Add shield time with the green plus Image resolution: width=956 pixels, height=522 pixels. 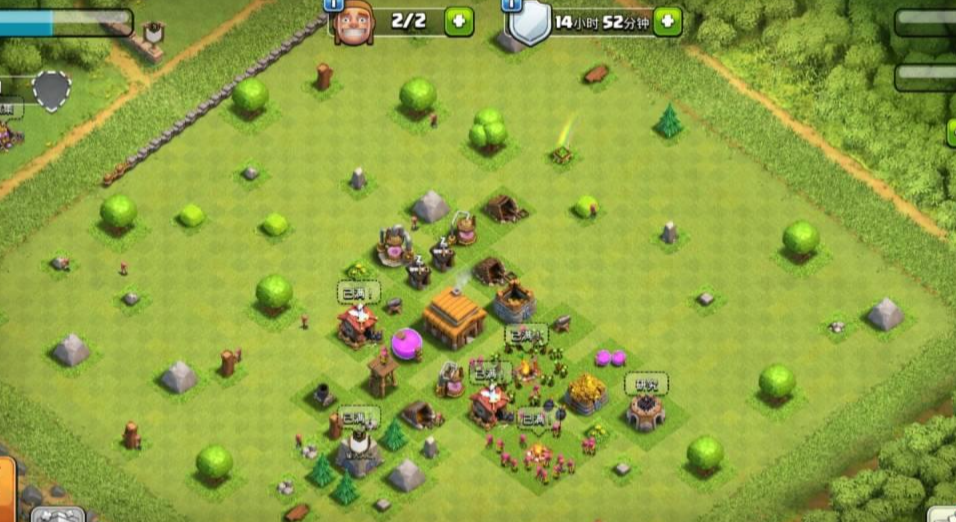click(668, 21)
